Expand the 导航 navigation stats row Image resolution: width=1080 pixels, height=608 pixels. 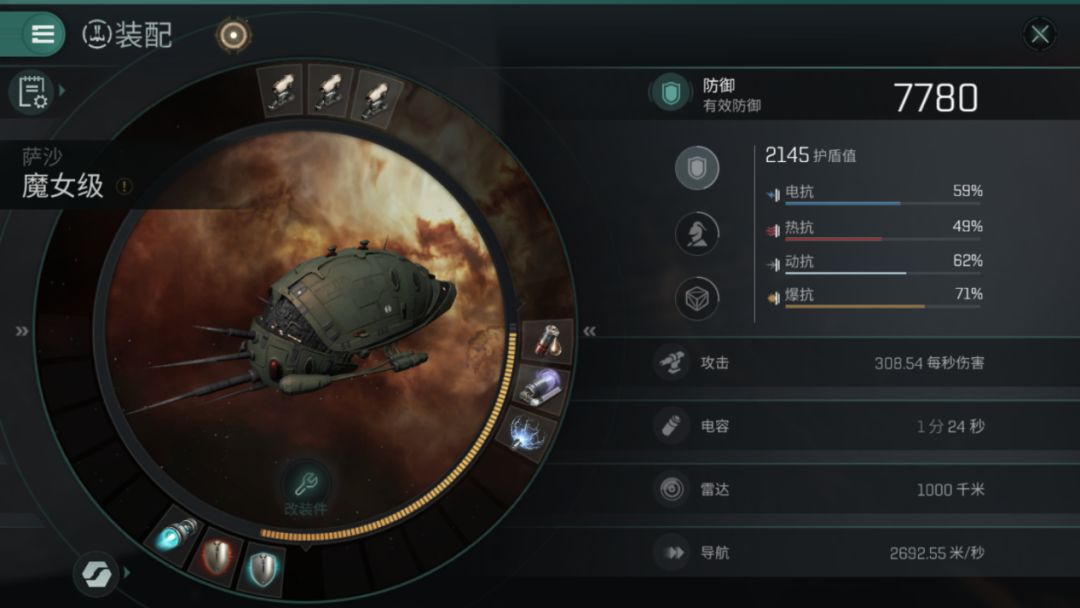[x=820, y=552]
